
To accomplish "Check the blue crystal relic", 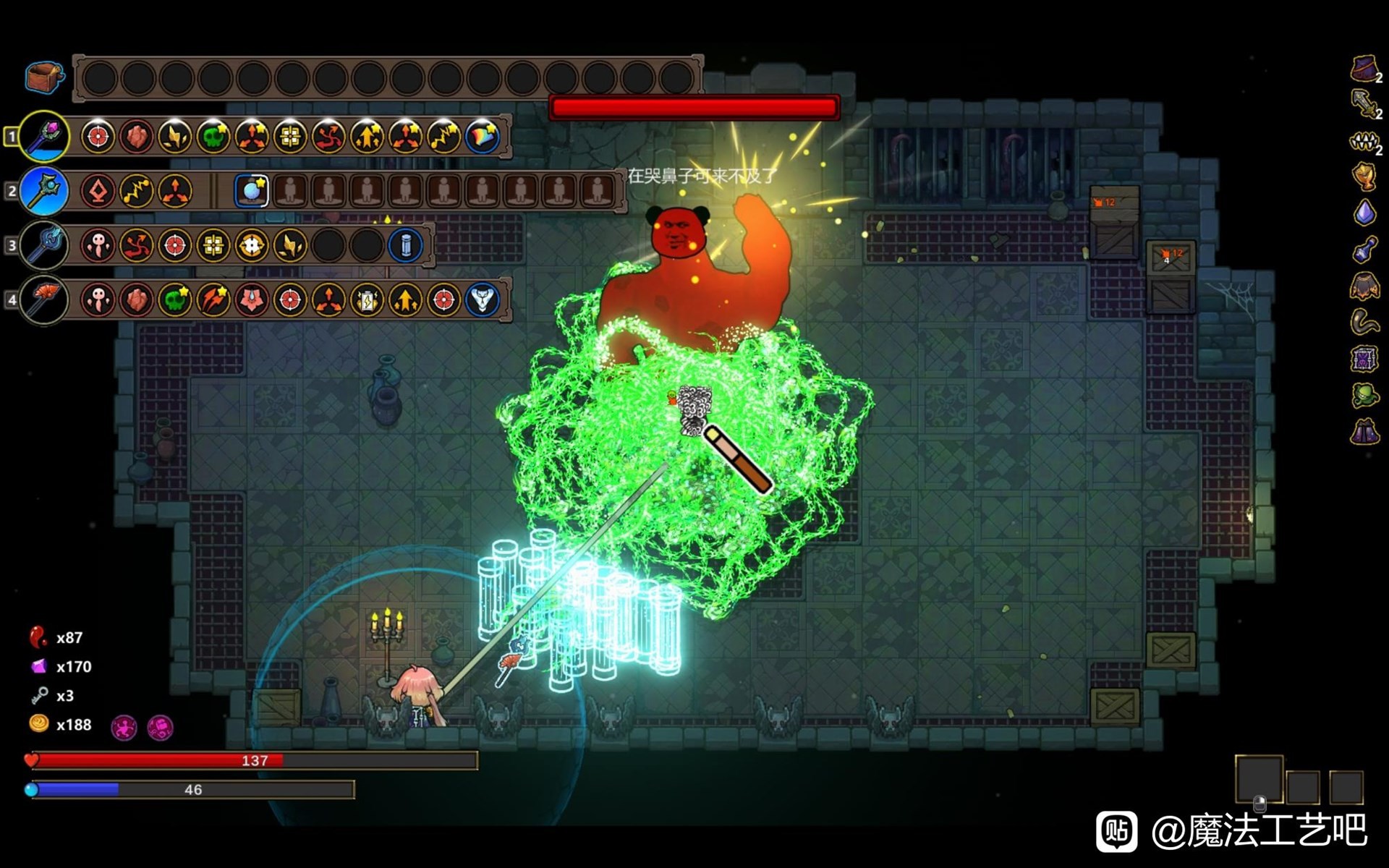I will [1364, 213].
